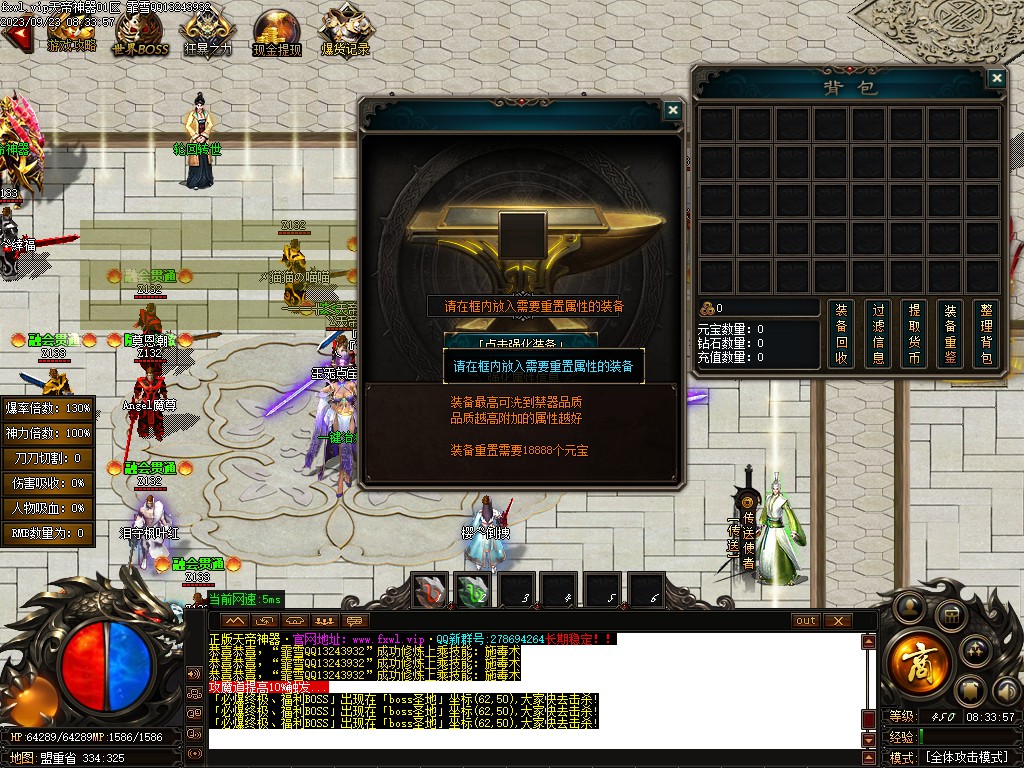Select the 提取货币 withdraw currency button
Viewport: 1024px width, 768px height.
point(914,334)
